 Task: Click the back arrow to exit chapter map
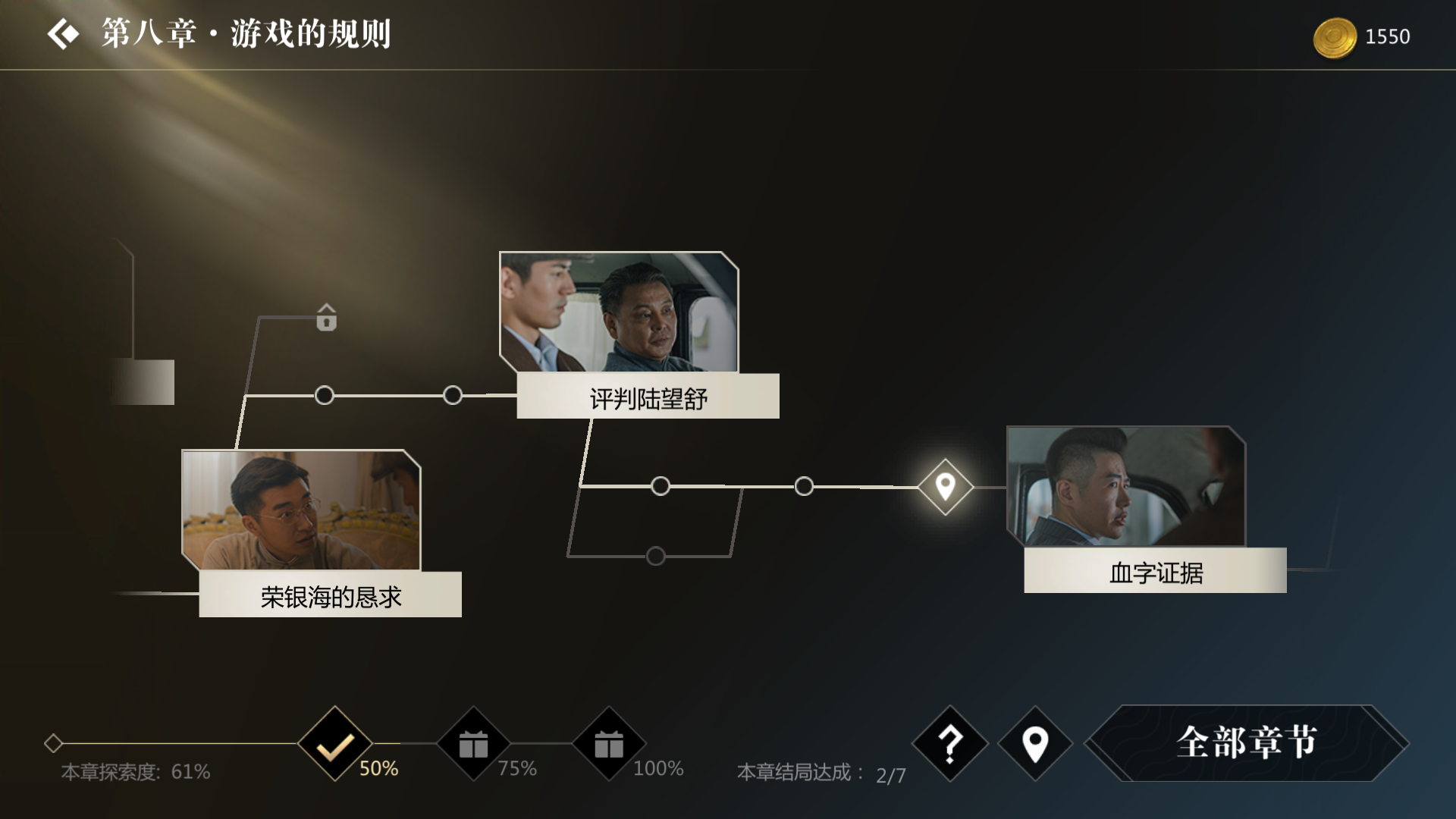click(x=64, y=33)
